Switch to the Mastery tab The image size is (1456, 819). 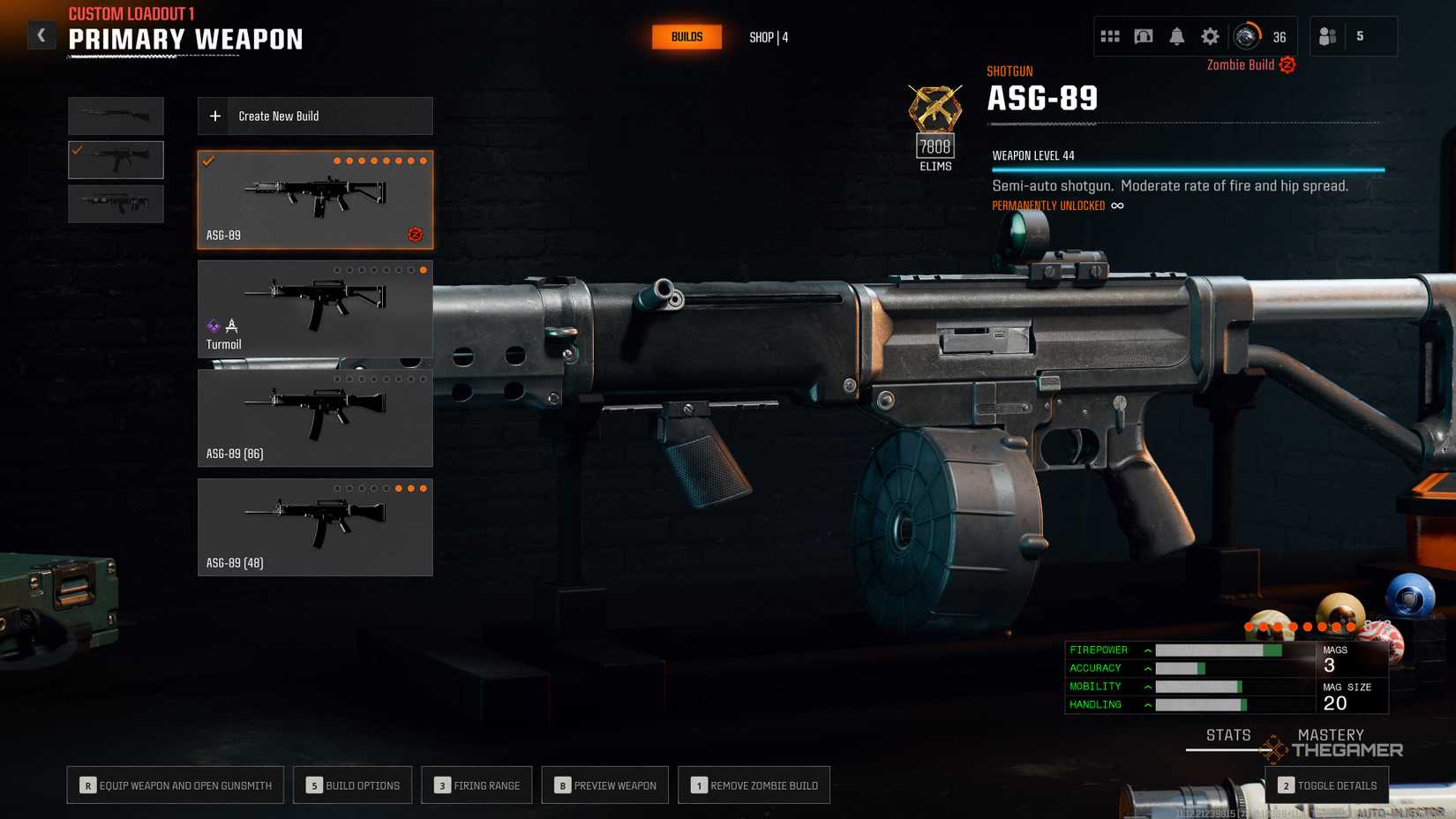pyautogui.click(x=1331, y=735)
